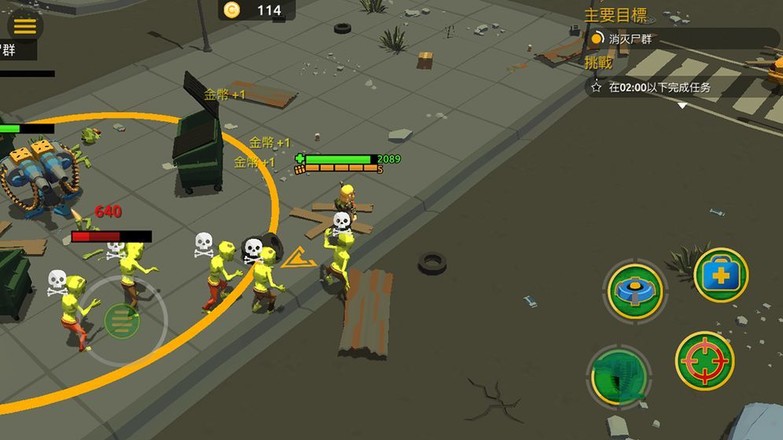
Task: Deploy the turret ability
Action: 635,291
